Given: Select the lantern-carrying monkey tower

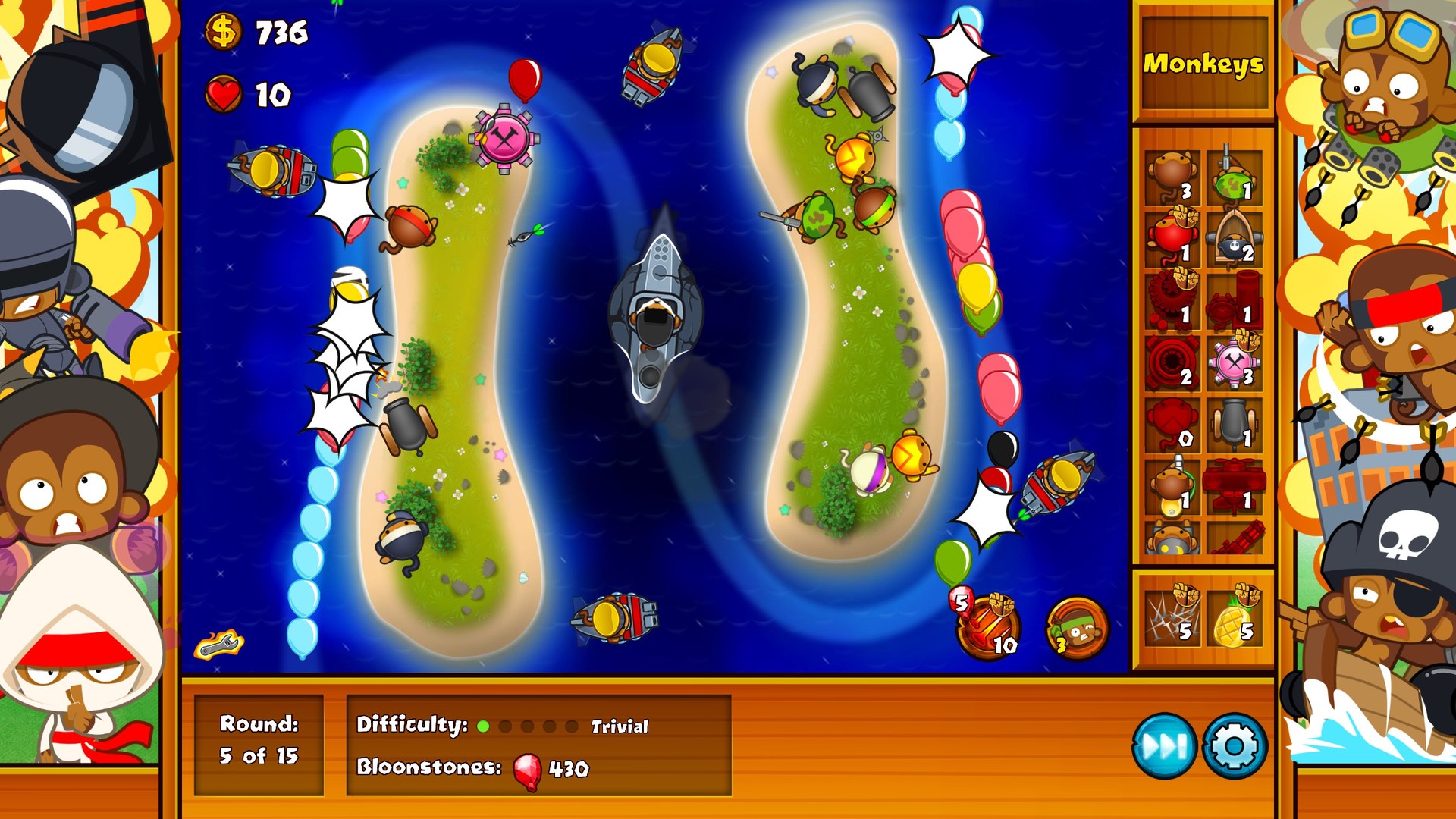Looking at the screenshot, I should pyautogui.click(x=1172, y=488).
